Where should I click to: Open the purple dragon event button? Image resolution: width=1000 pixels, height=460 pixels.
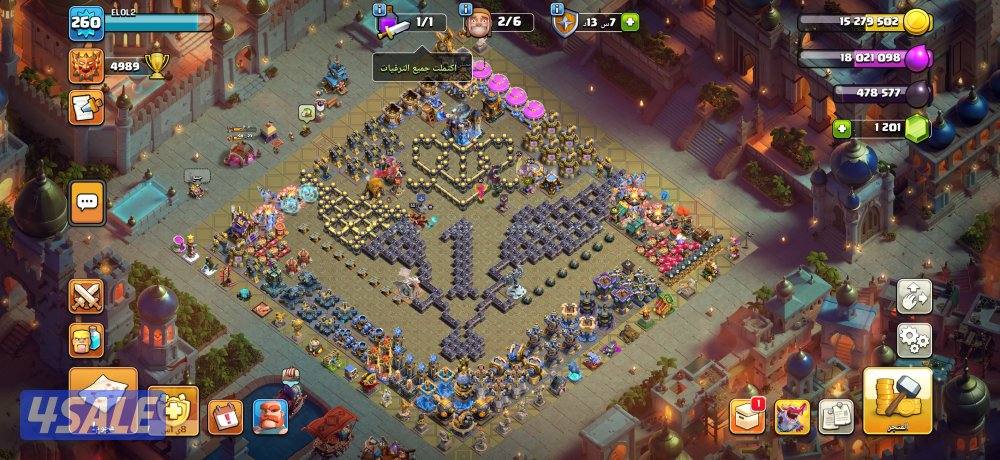(792, 414)
